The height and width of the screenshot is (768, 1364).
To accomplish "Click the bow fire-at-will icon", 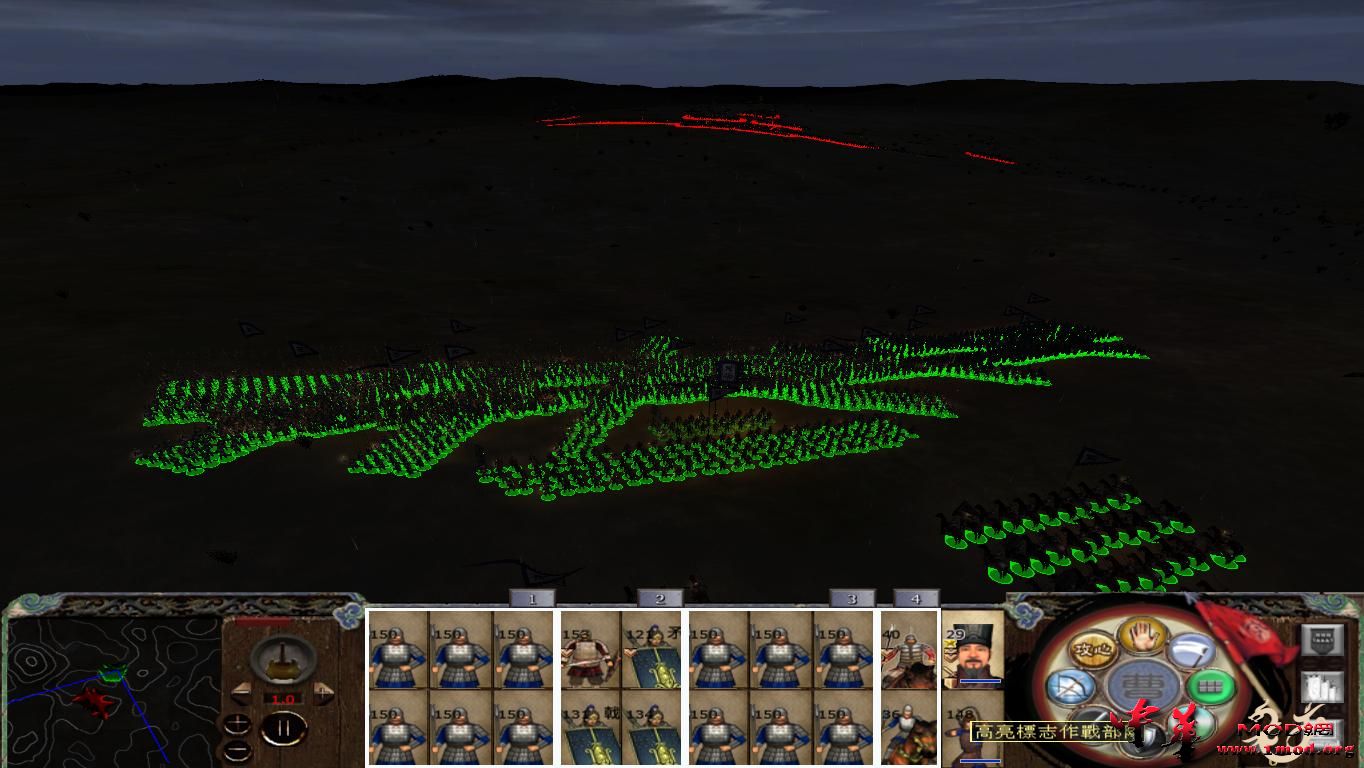I will click(x=1071, y=686).
